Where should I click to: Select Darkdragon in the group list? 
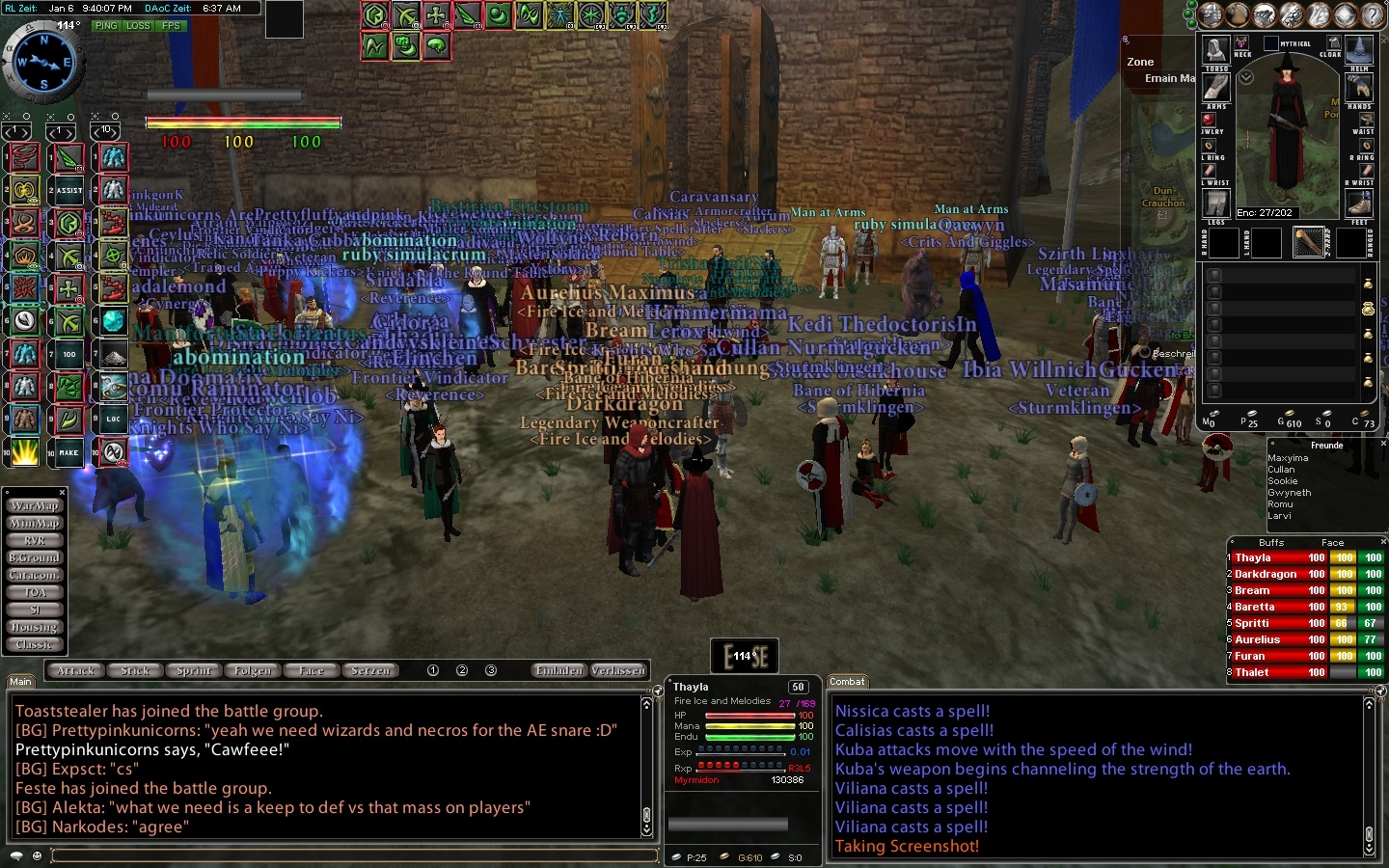(x=1265, y=574)
